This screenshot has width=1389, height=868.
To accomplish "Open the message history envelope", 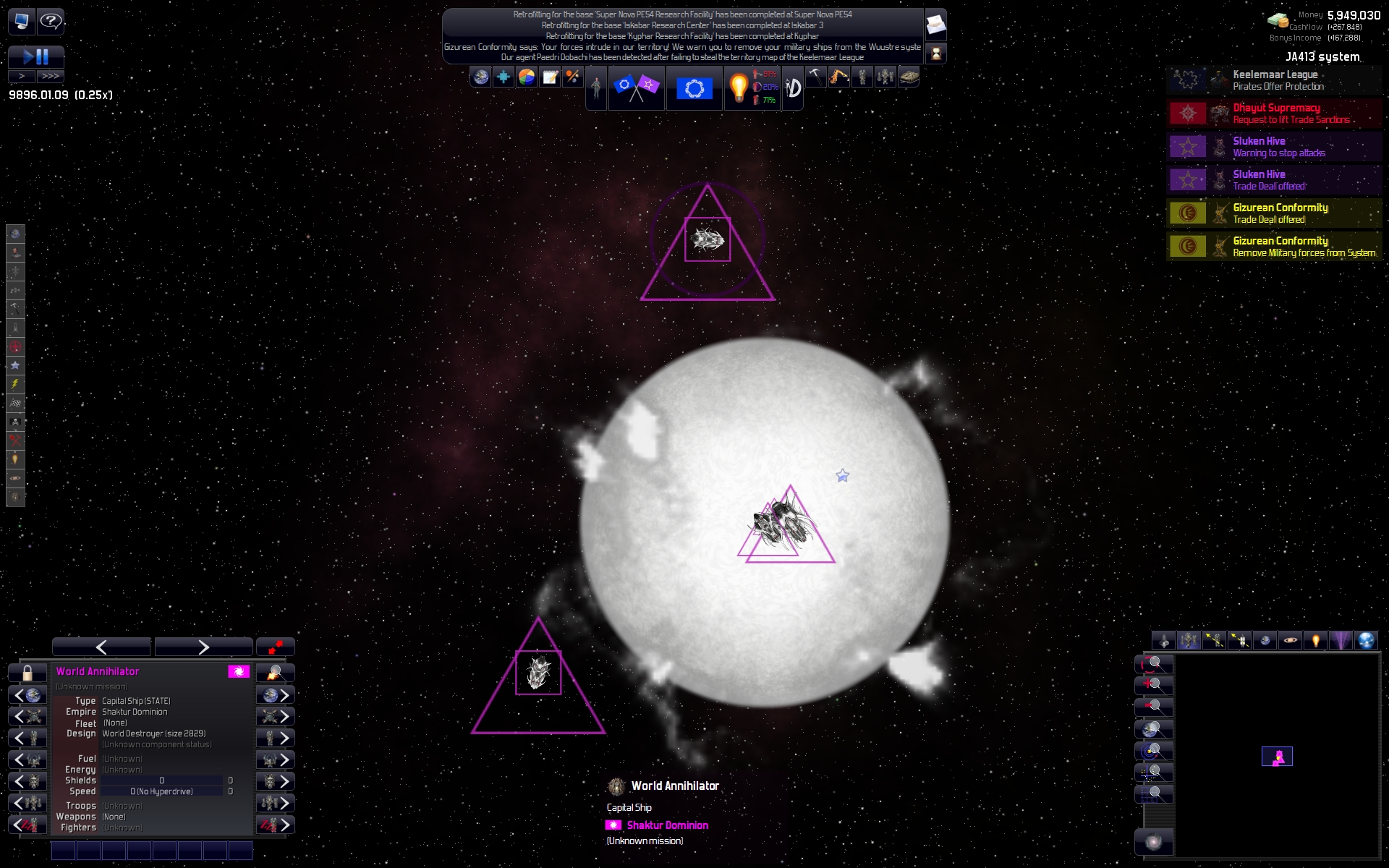I will pyautogui.click(x=935, y=25).
